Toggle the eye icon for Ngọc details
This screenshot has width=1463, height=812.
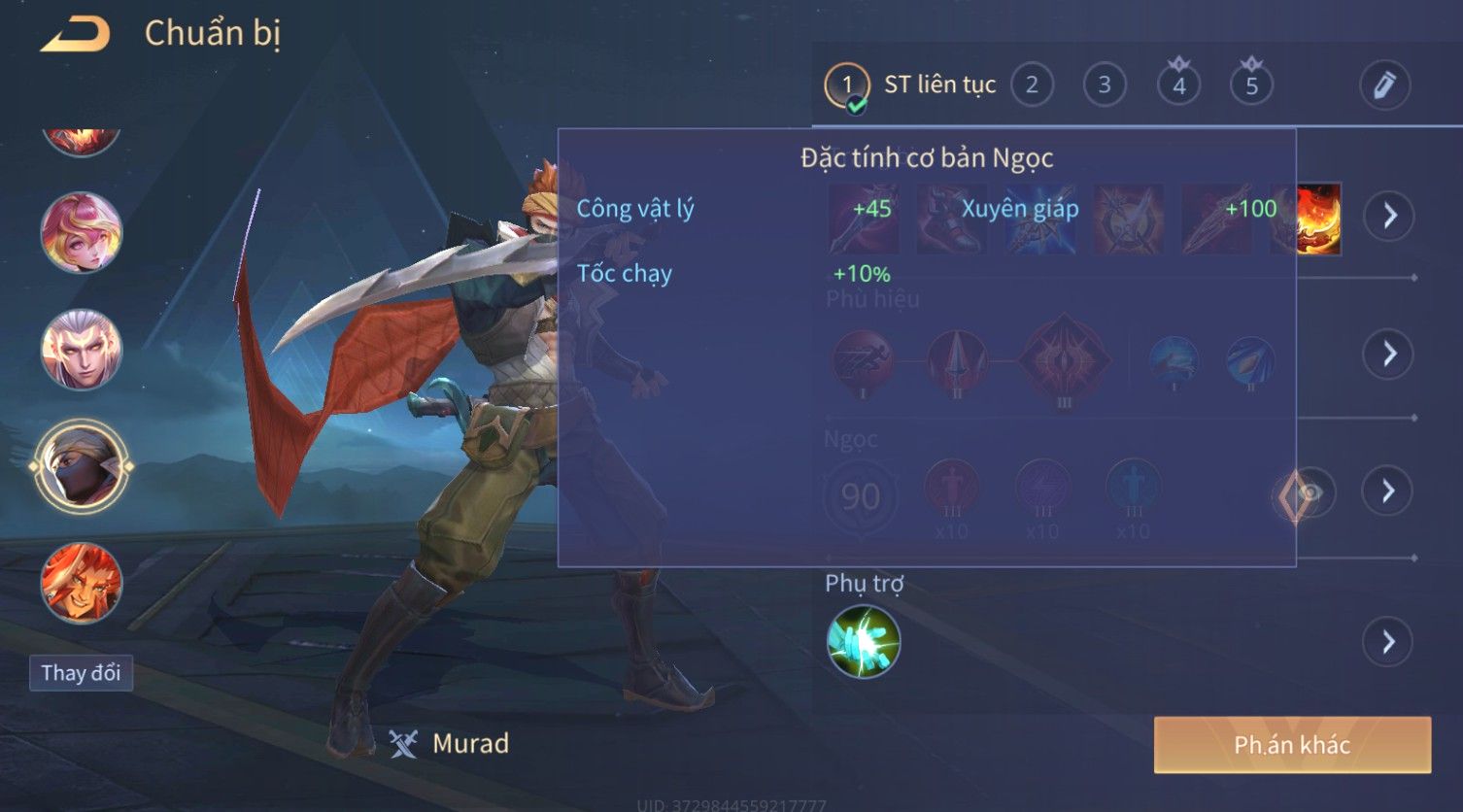(x=1310, y=492)
